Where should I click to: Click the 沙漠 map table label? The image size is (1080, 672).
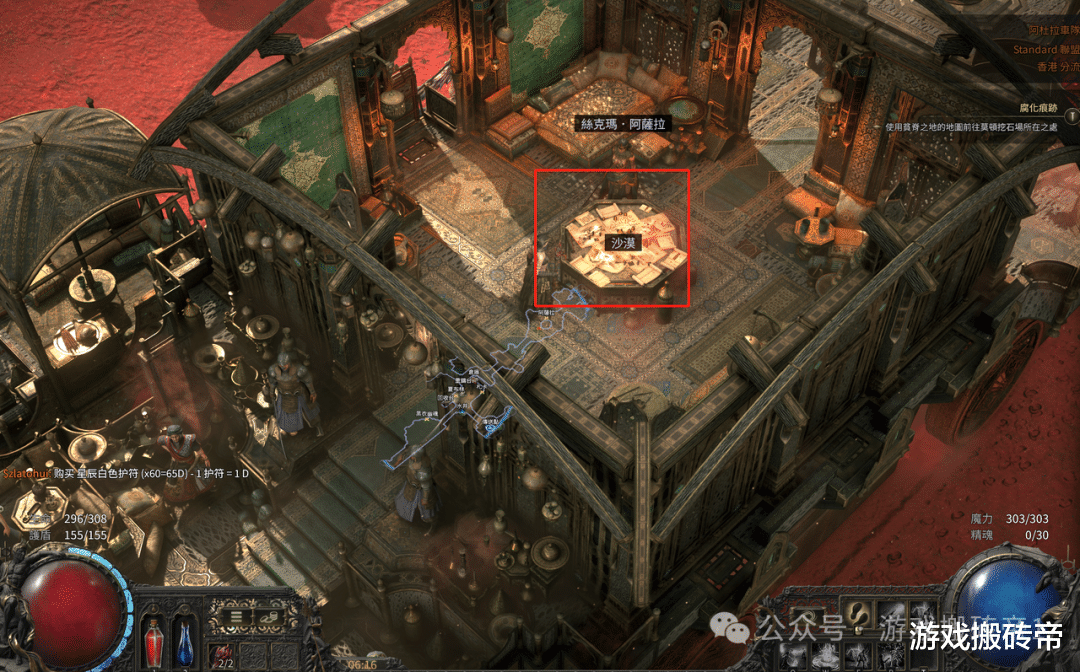[623, 242]
